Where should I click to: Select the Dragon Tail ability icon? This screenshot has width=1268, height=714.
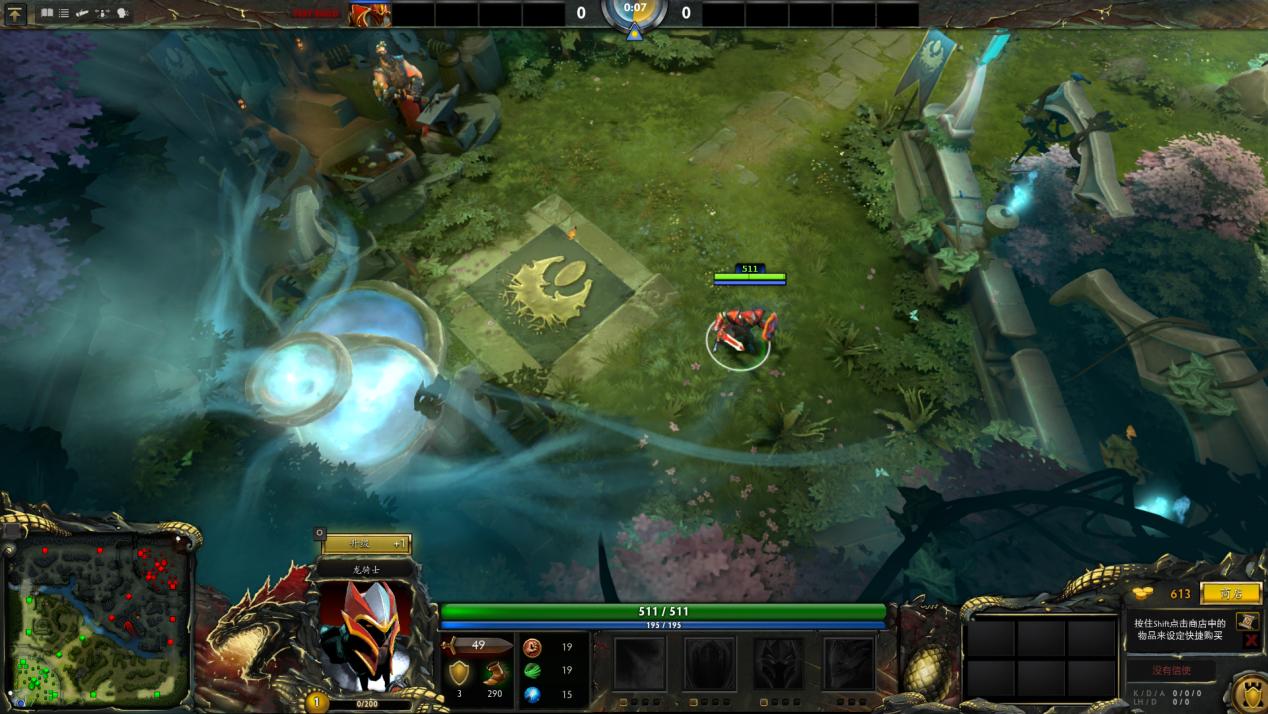pyautogui.click(x=709, y=663)
